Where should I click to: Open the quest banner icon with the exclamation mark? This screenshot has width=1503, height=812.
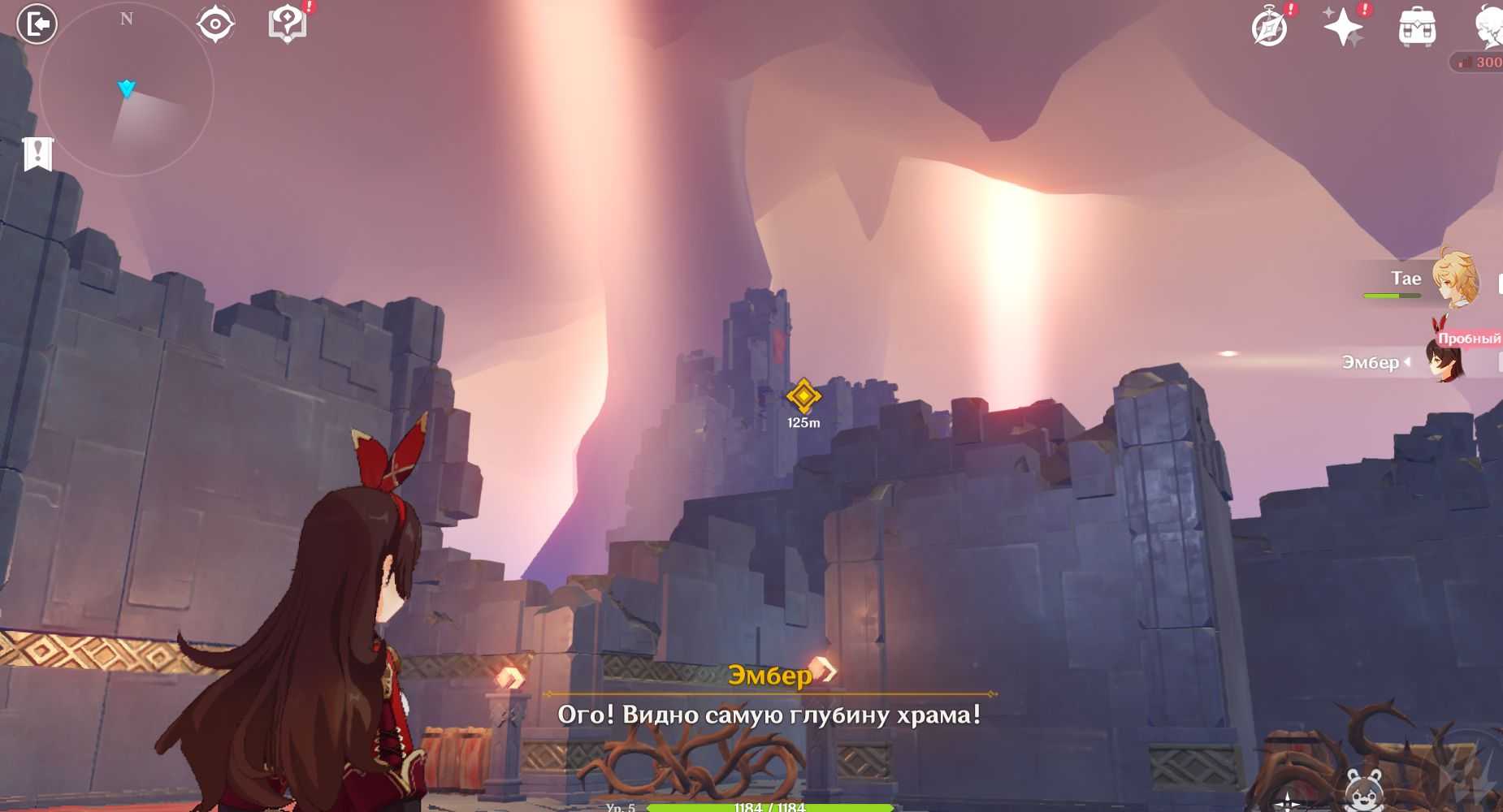tap(37, 153)
